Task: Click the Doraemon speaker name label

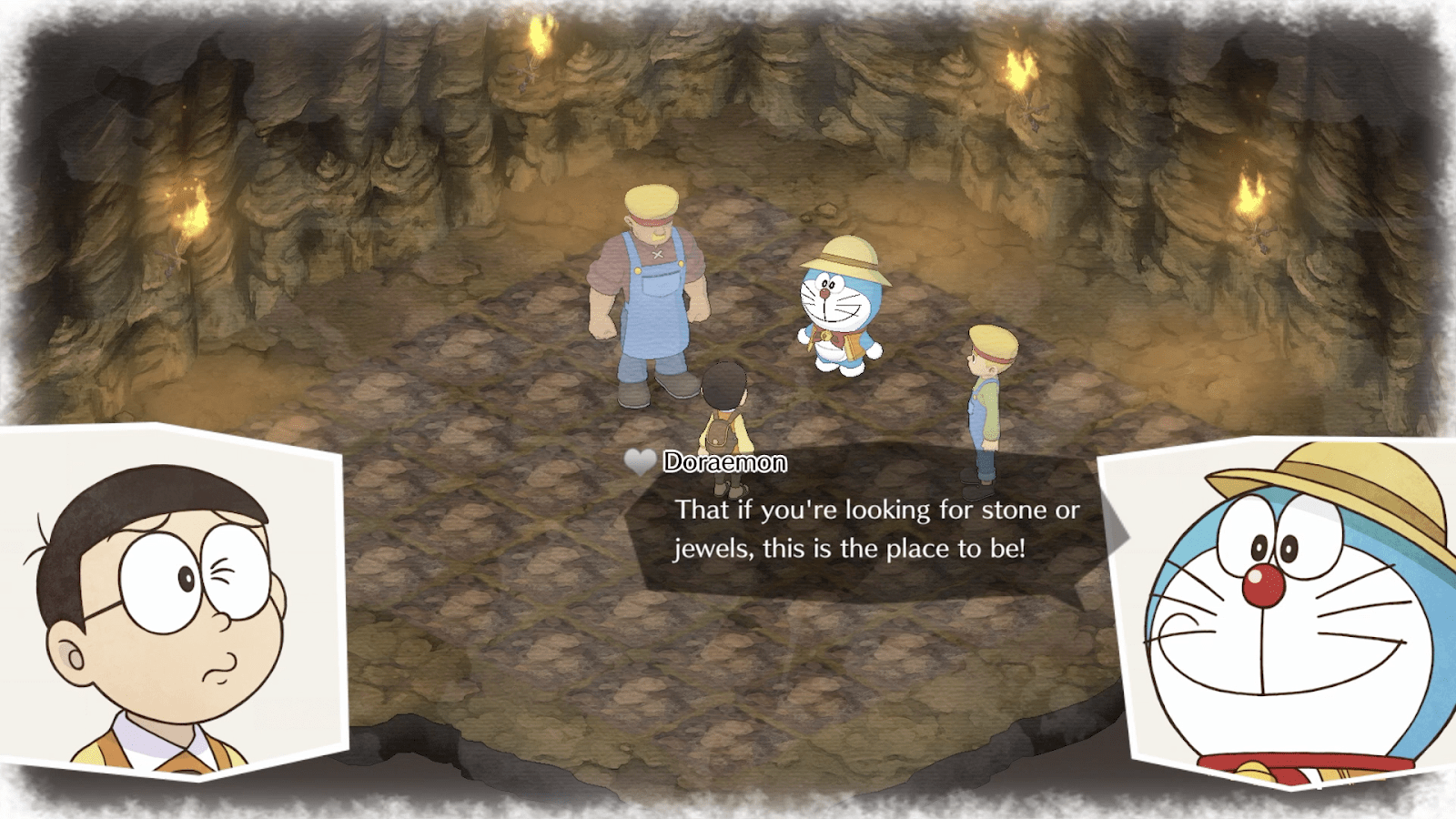Action: coord(723,462)
